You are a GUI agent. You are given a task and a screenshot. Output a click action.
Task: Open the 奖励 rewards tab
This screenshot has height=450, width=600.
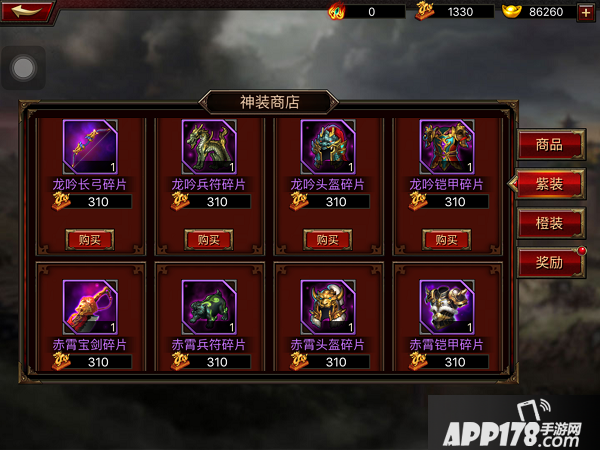[550, 262]
